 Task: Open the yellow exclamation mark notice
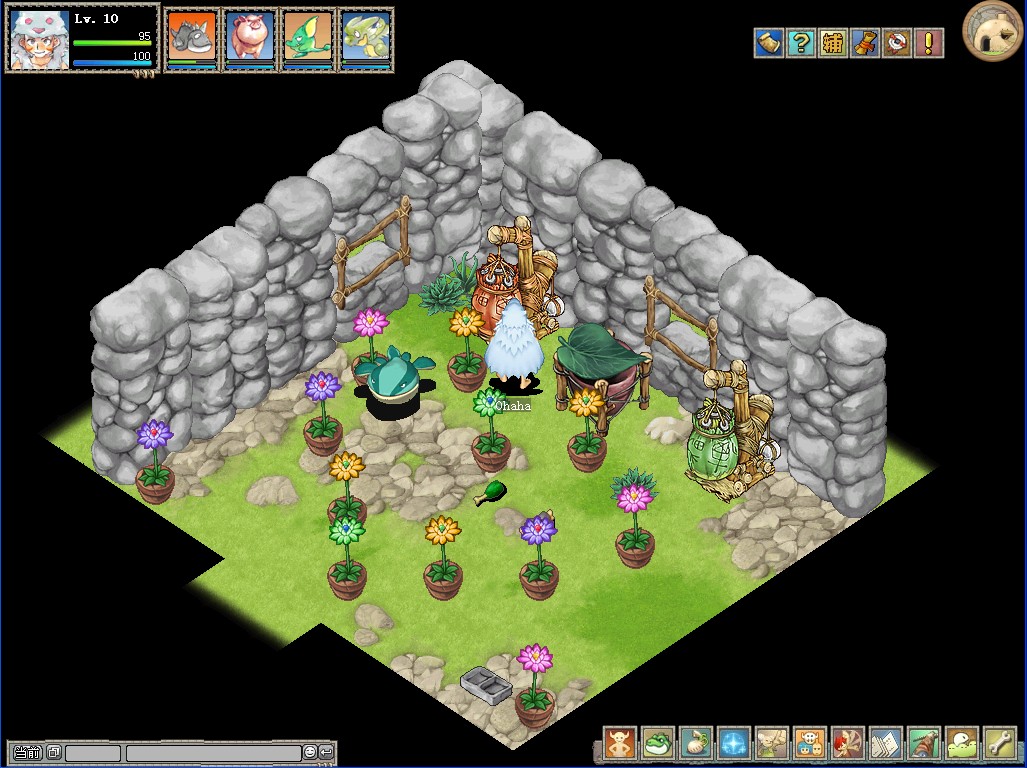click(x=929, y=43)
